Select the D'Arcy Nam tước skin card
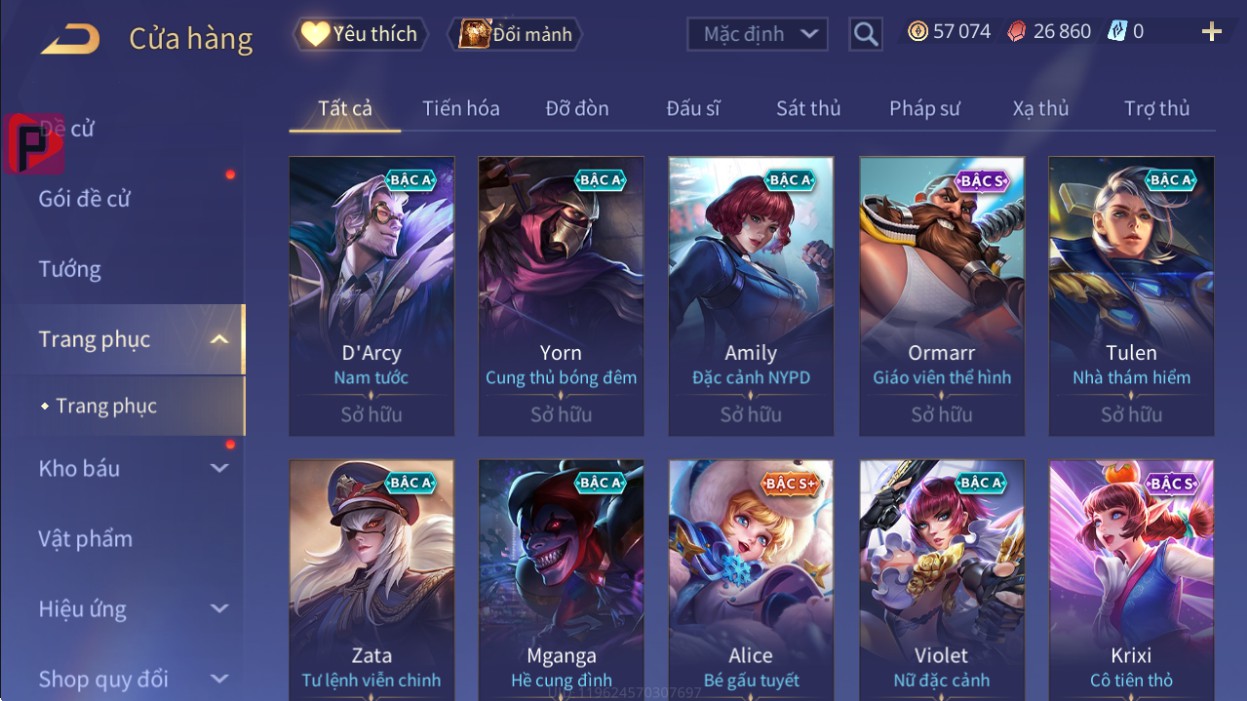Screen dimensions: 1247x701 coord(371,295)
